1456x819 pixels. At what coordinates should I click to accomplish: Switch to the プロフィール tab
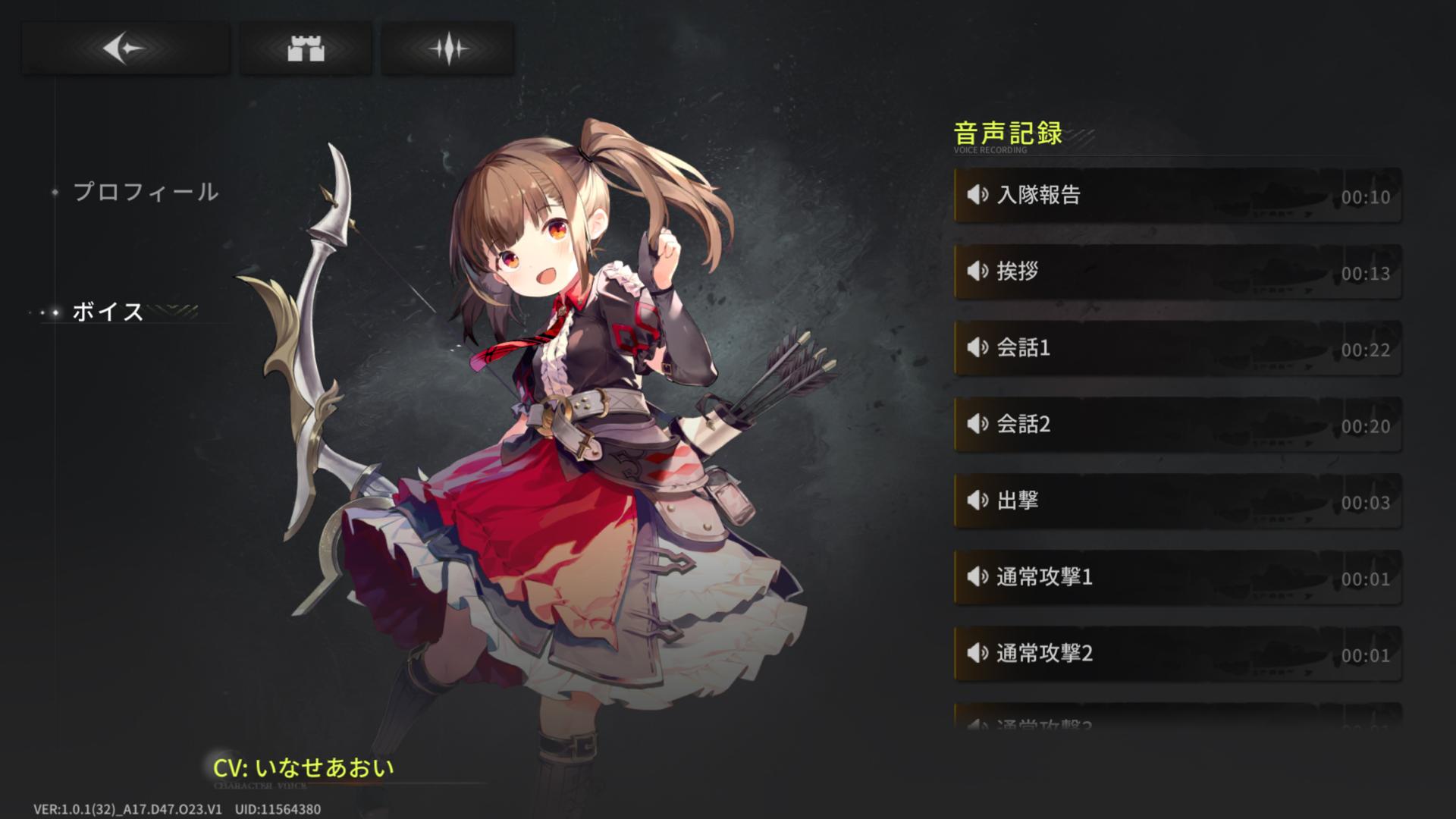[146, 192]
